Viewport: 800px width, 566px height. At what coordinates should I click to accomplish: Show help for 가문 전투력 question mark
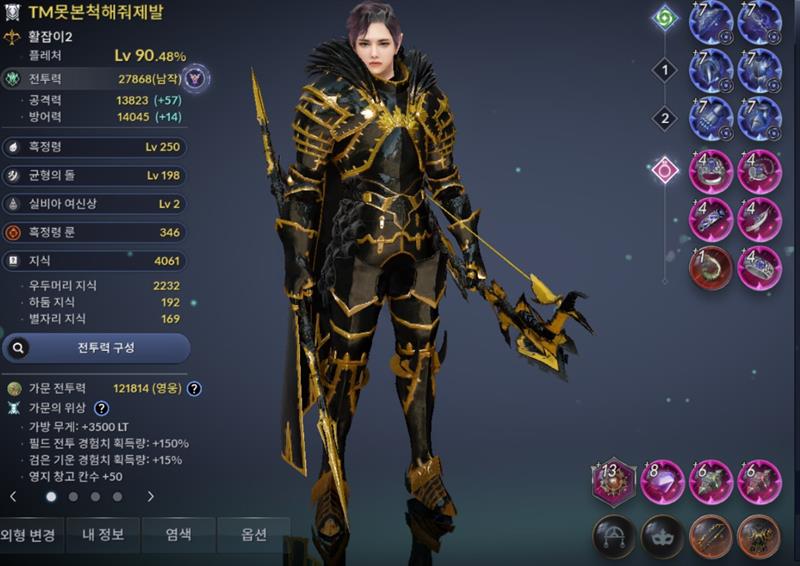(x=195, y=389)
